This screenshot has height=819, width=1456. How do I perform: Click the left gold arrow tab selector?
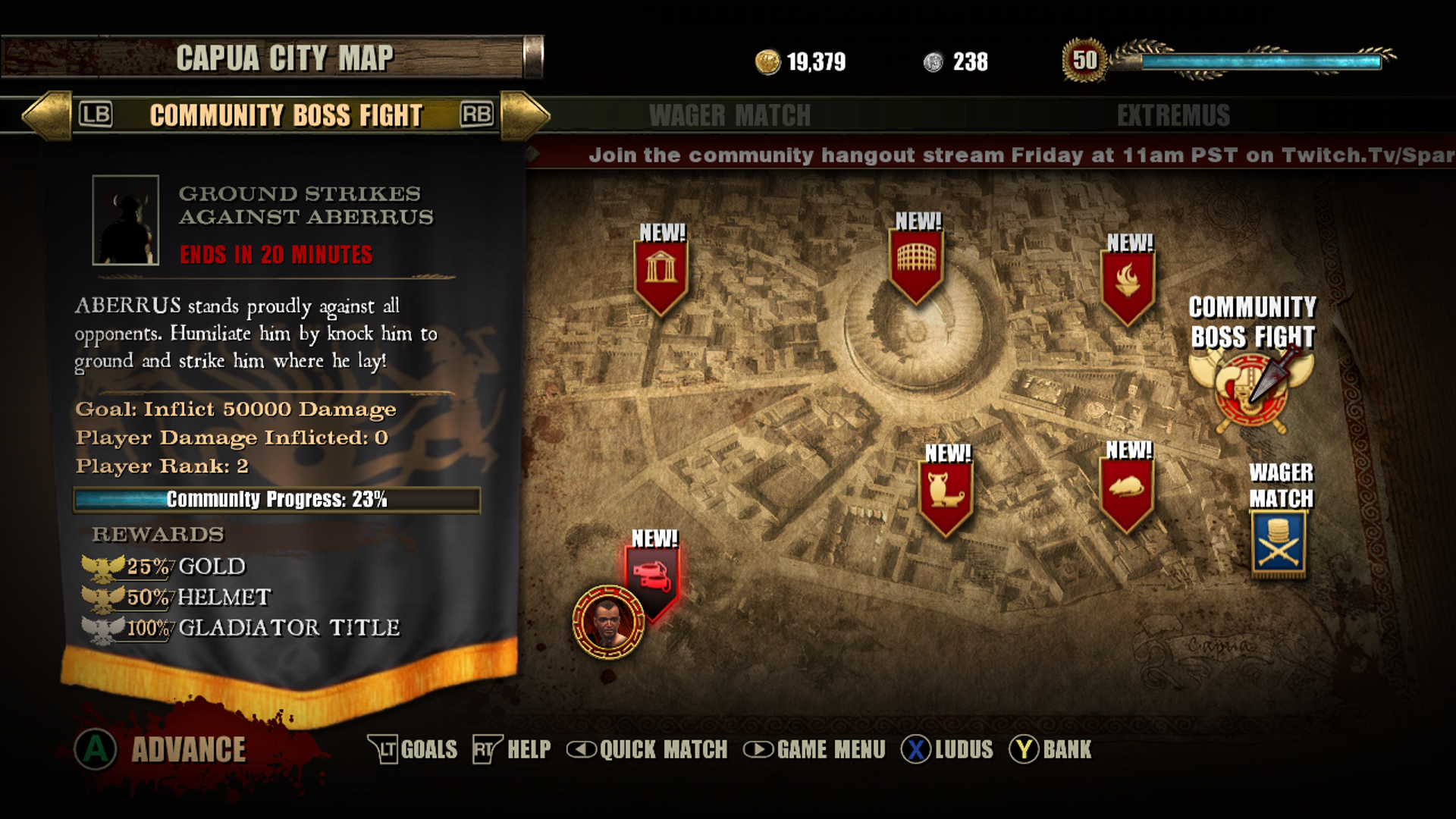[x=47, y=116]
